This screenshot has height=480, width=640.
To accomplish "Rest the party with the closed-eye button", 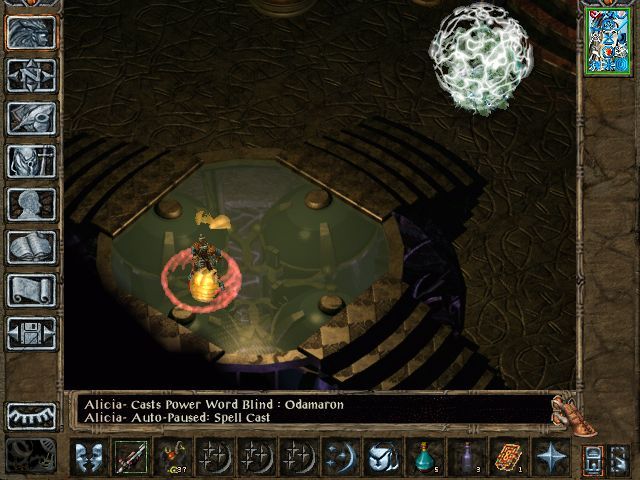I will click(x=31, y=416).
